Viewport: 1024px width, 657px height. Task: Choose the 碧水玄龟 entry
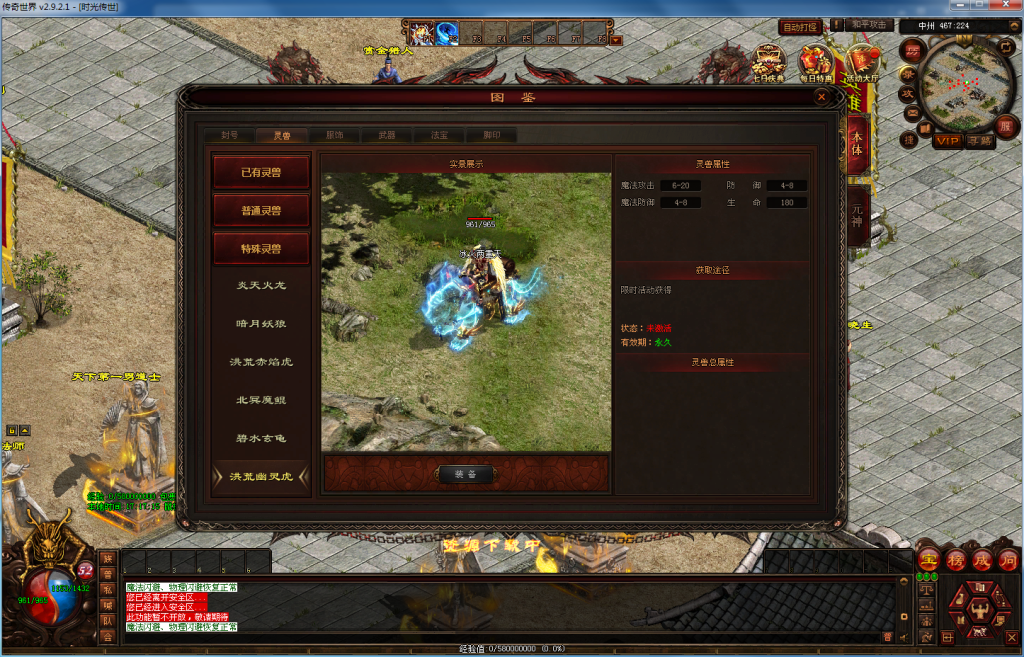(260, 438)
